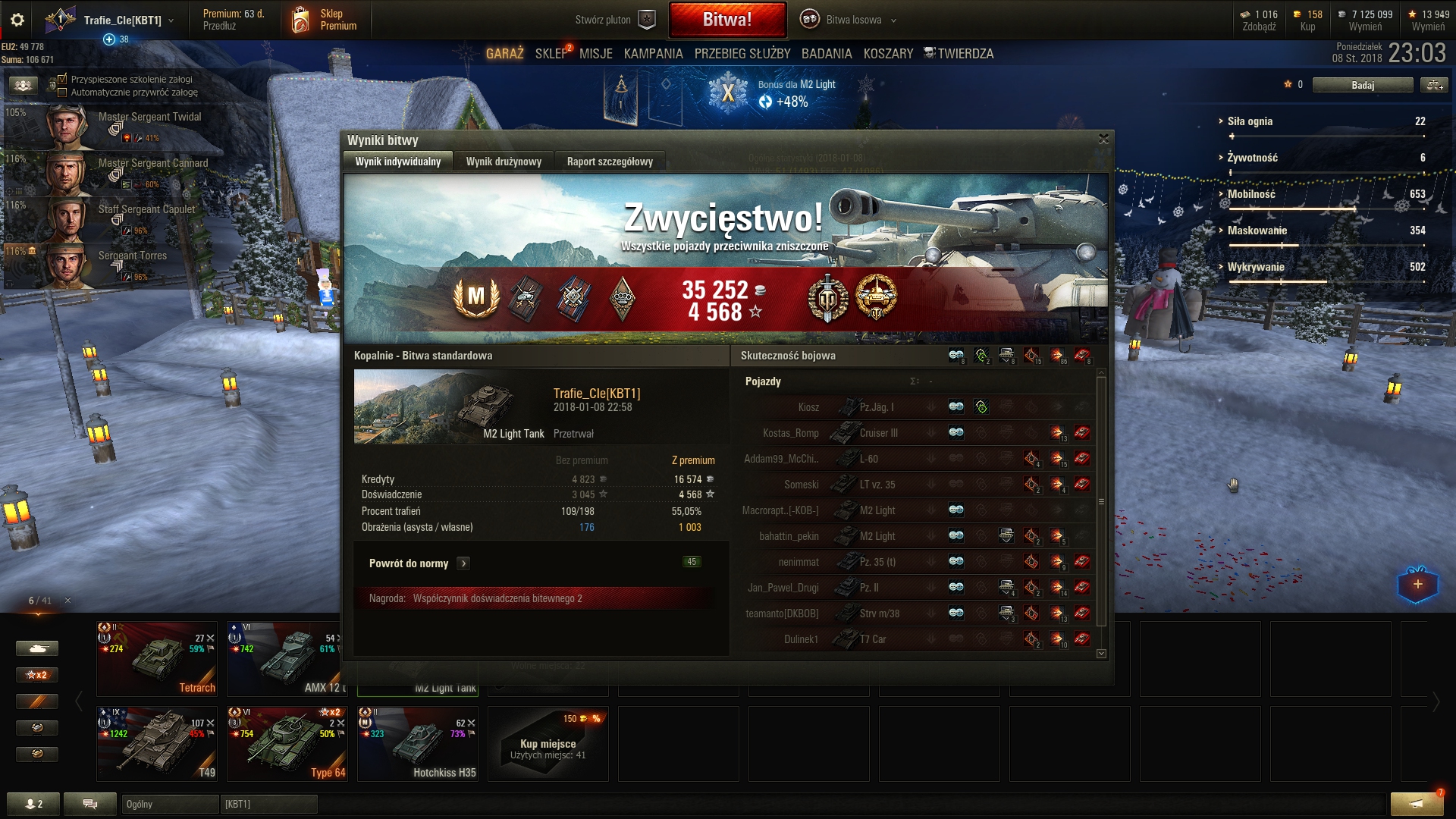Go to the MISJE menu
Image resolution: width=1456 pixels, height=819 pixels.
click(x=595, y=54)
